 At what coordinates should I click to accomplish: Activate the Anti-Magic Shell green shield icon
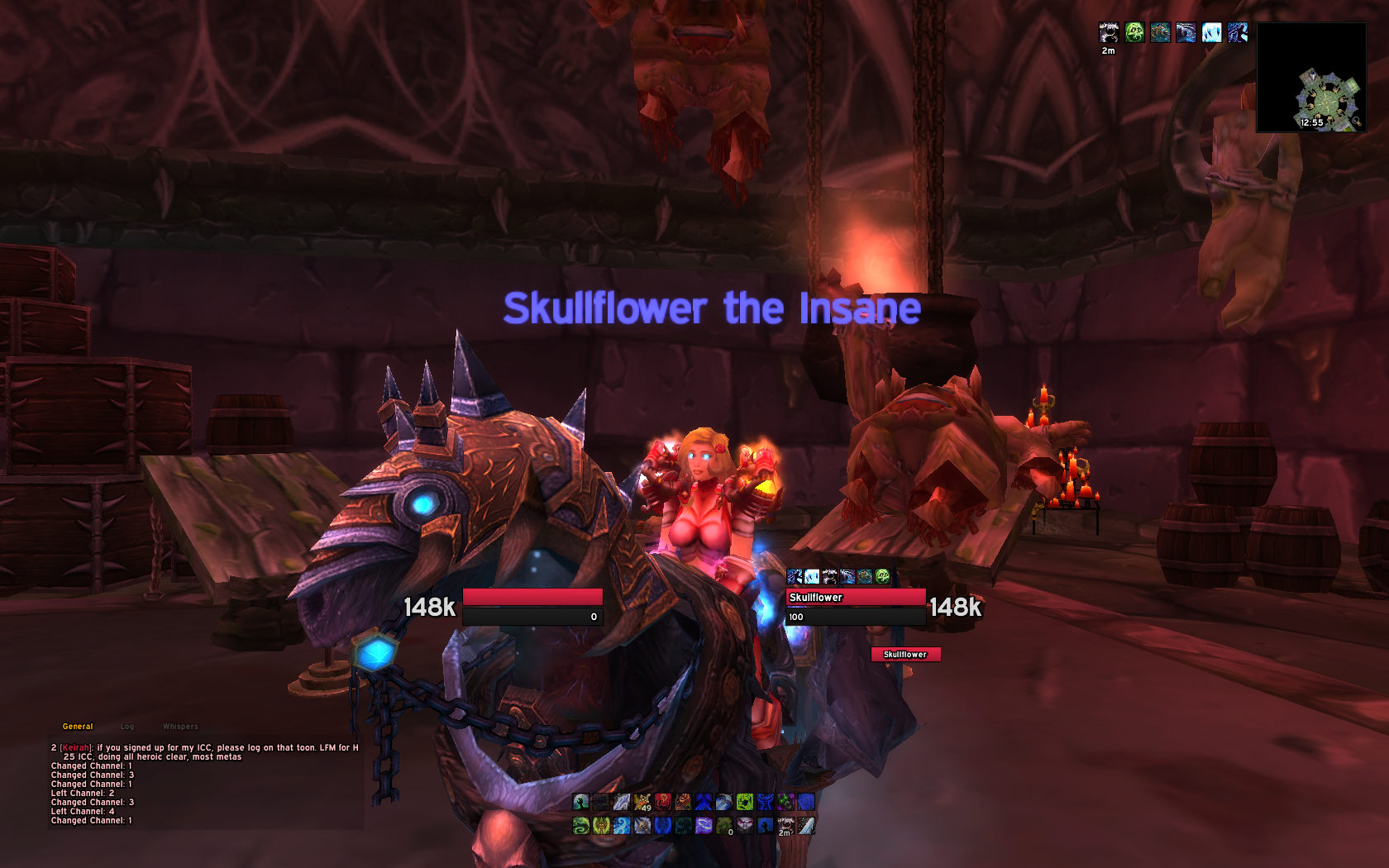(x=745, y=802)
